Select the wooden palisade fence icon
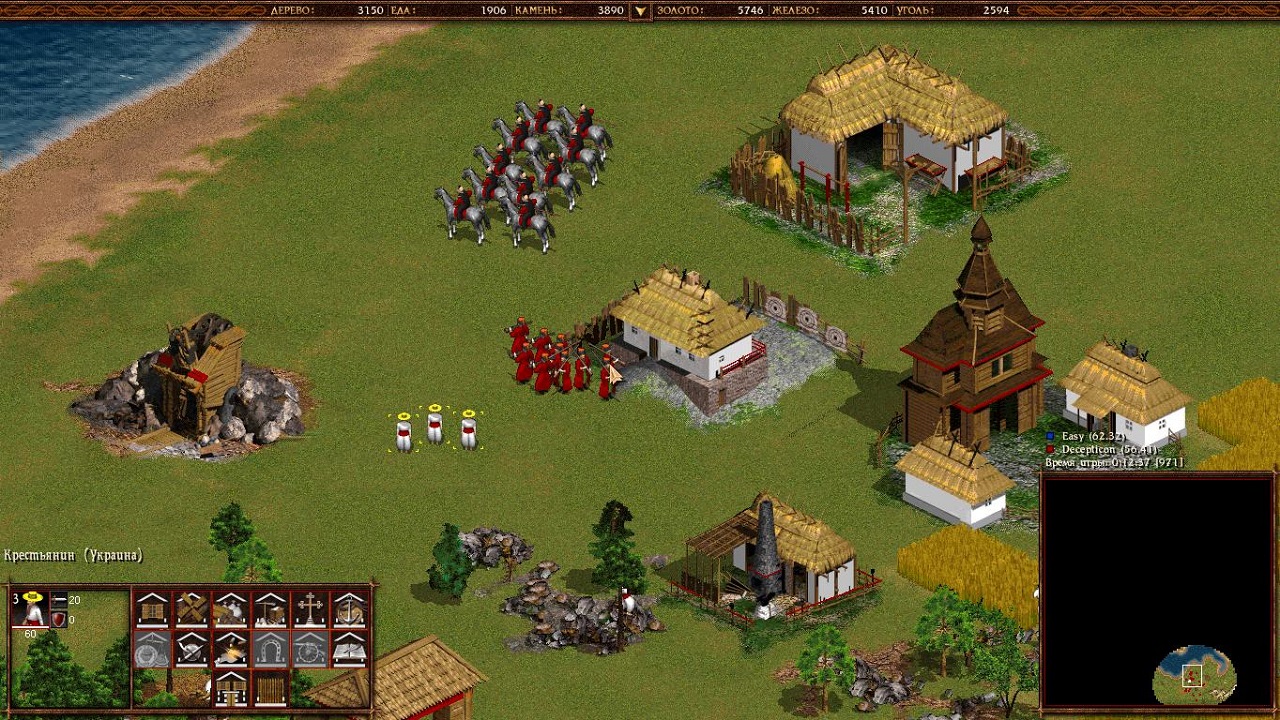Image resolution: width=1280 pixels, height=720 pixels. point(270,688)
